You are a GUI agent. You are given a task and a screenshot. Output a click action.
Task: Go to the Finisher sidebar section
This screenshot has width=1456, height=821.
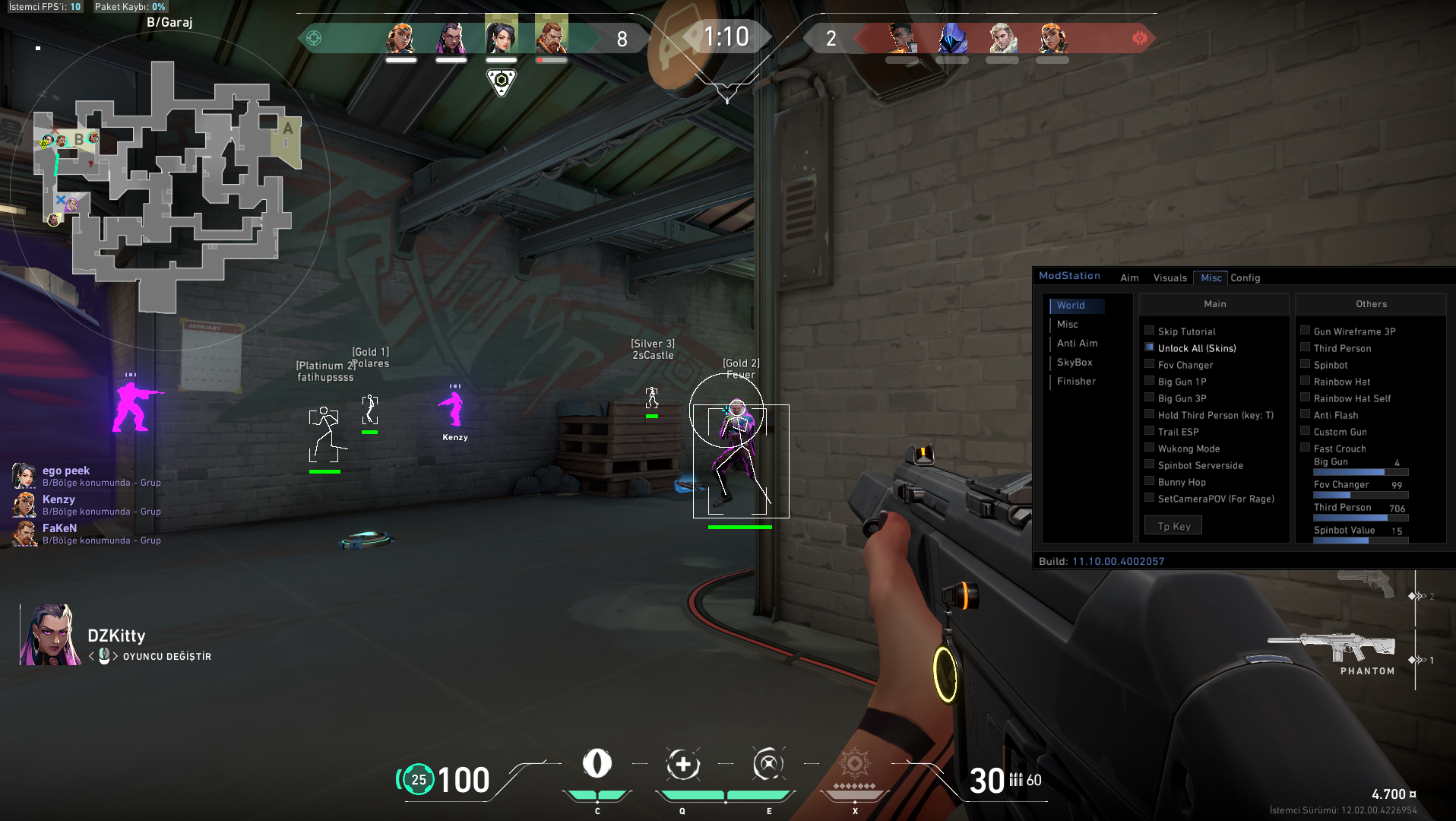tap(1076, 382)
